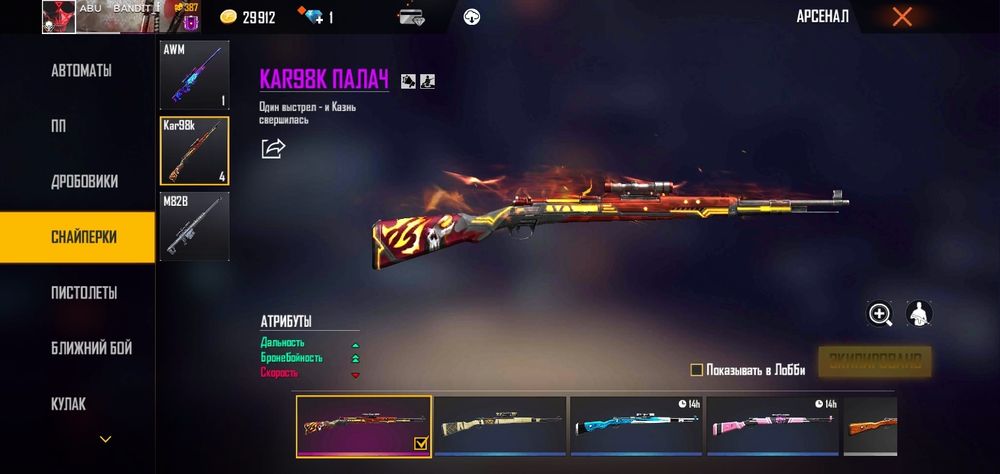Choose the Пистолеты category
This screenshot has width=1000, height=474.
[x=84, y=293]
